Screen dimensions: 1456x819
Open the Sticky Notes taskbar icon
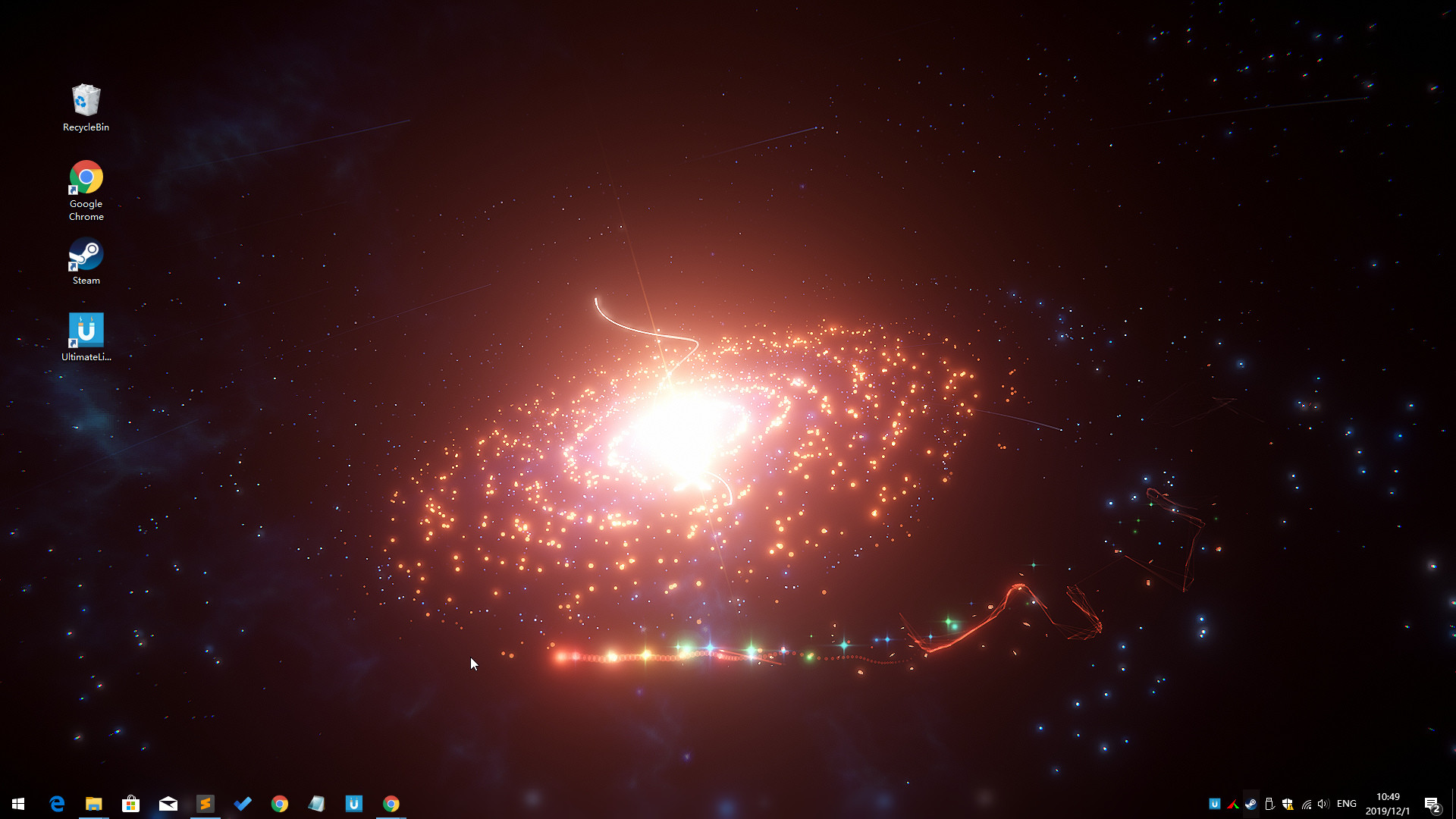(317, 803)
